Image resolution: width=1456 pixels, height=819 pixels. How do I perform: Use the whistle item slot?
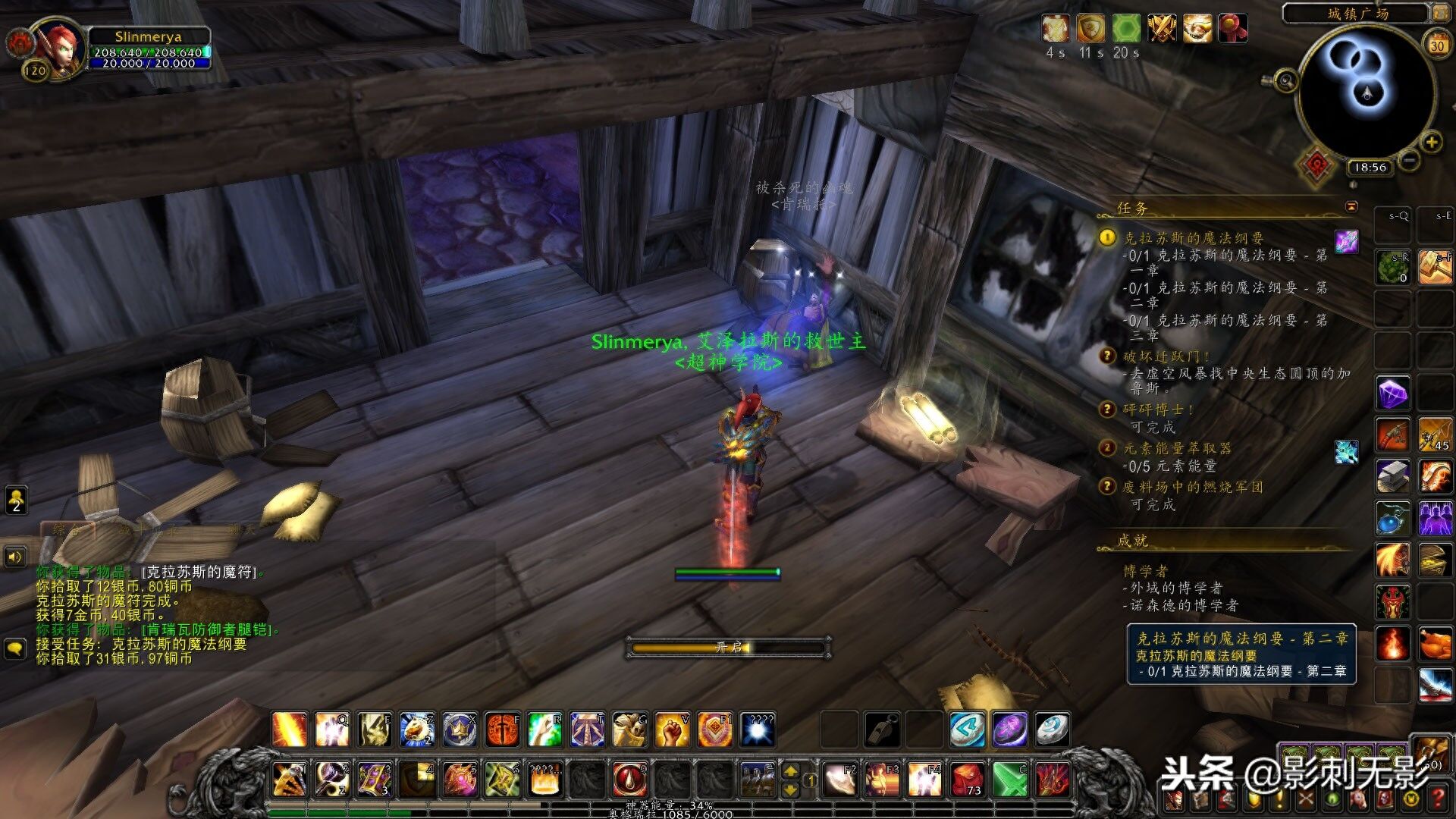coord(883,730)
